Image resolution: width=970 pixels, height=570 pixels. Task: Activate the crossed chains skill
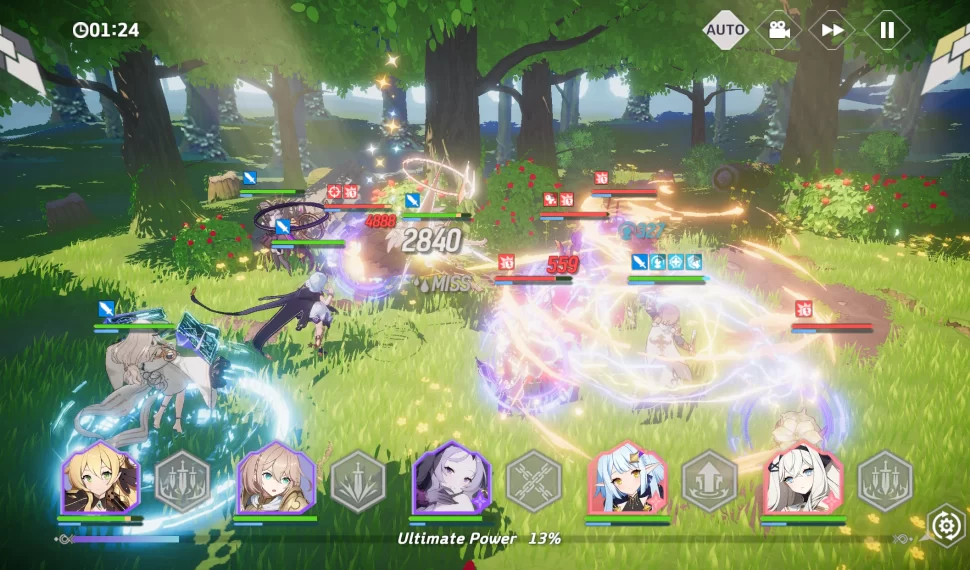point(534,481)
